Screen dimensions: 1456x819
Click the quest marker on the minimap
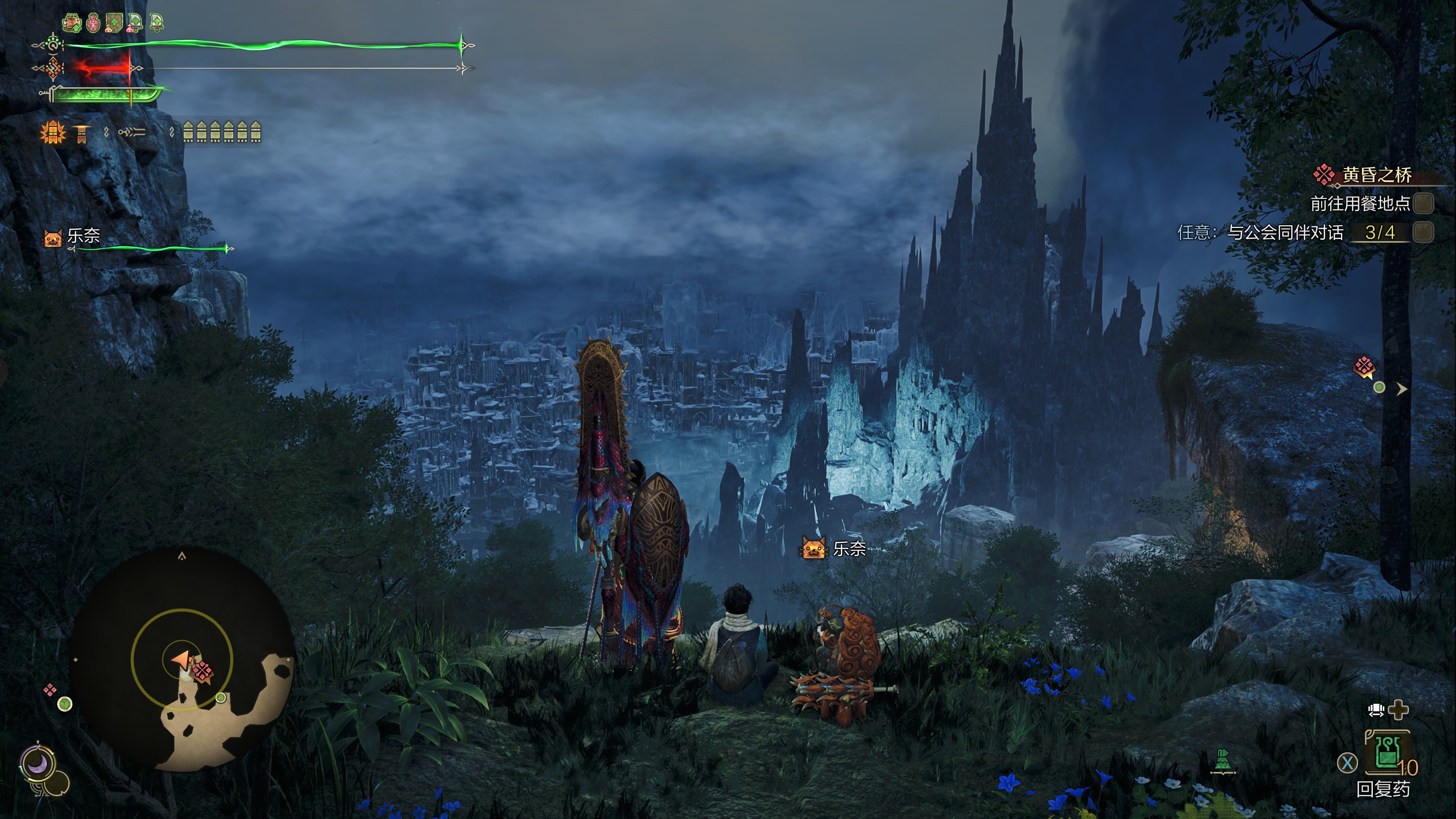(202, 672)
